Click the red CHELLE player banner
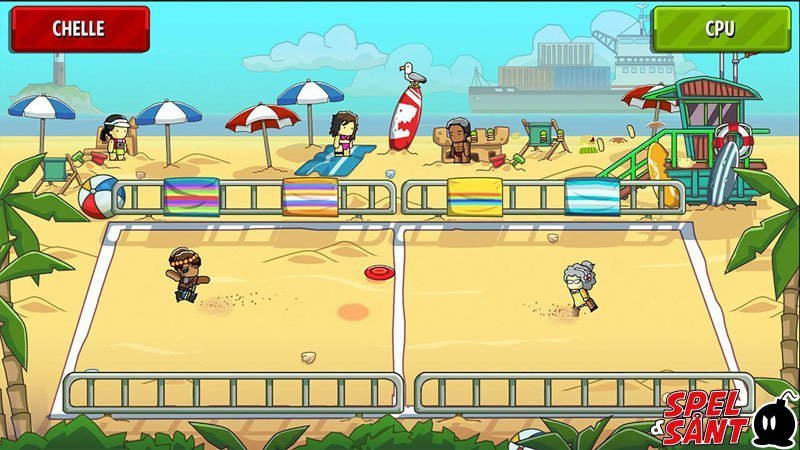800x450 pixels. click(x=79, y=29)
